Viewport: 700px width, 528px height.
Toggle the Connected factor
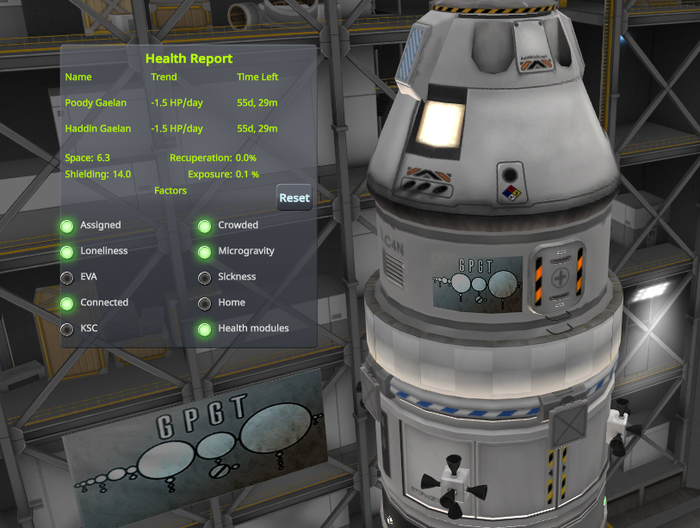67,303
